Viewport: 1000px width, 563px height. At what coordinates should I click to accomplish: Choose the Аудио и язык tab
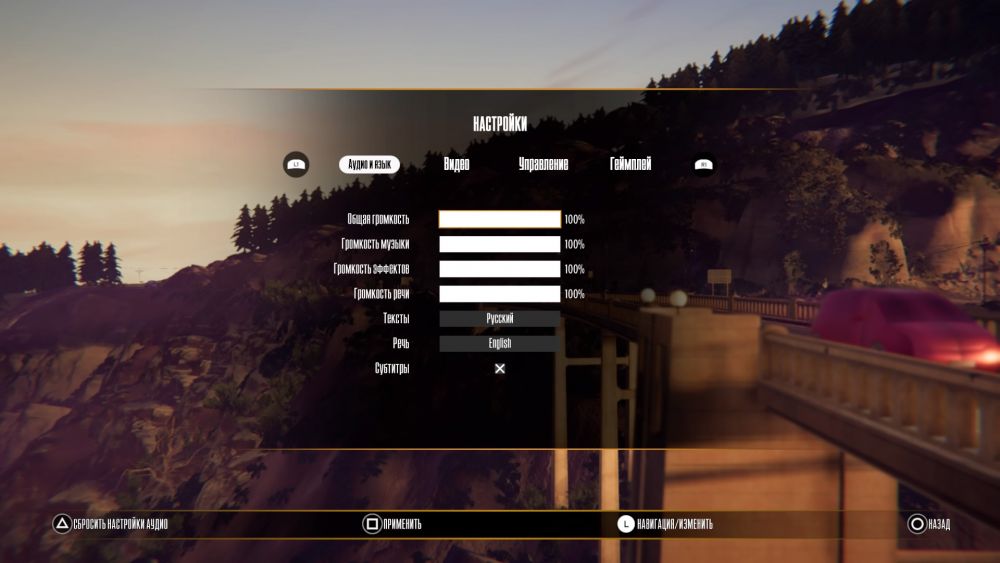(369, 164)
